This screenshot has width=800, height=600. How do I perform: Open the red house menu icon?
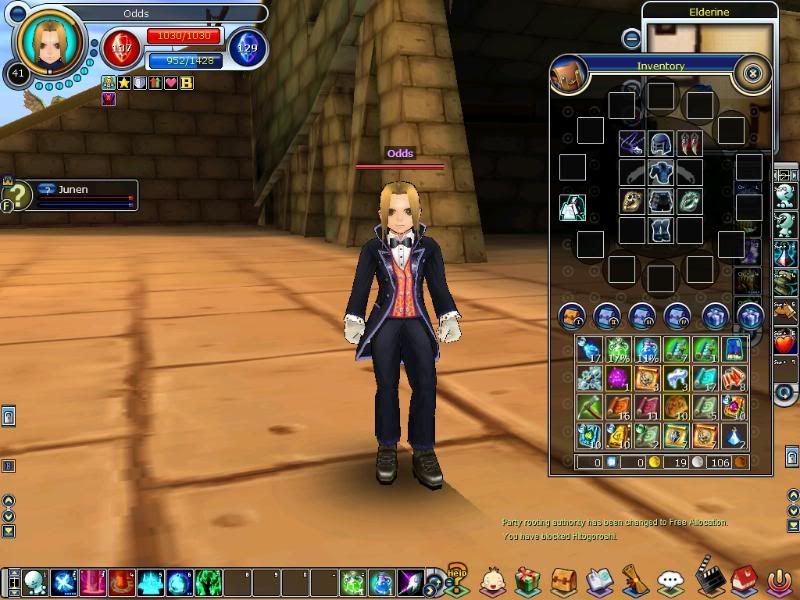point(743,580)
